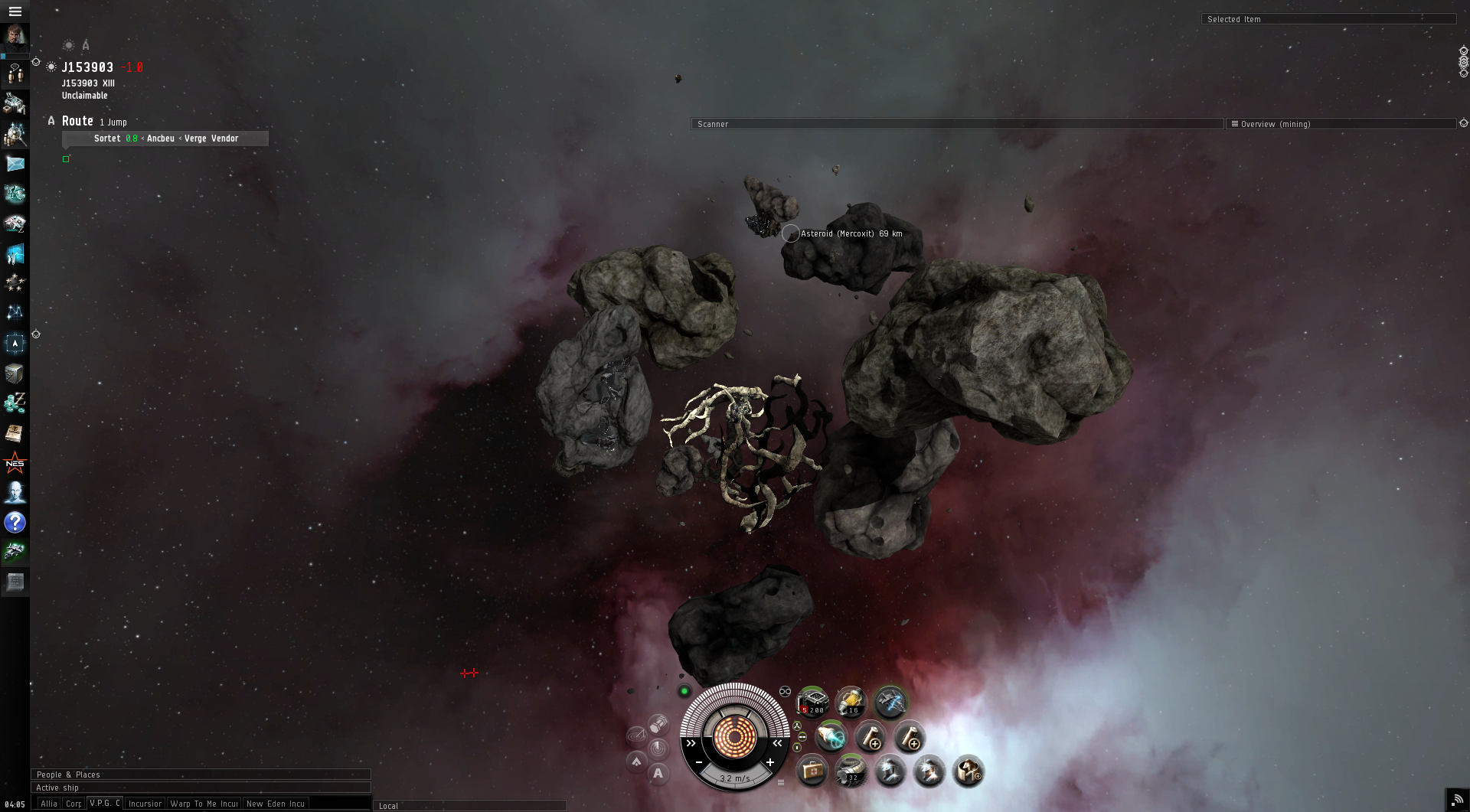Increase ship speed with plus button
The width and height of the screenshot is (1470, 812).
(770, 762)
